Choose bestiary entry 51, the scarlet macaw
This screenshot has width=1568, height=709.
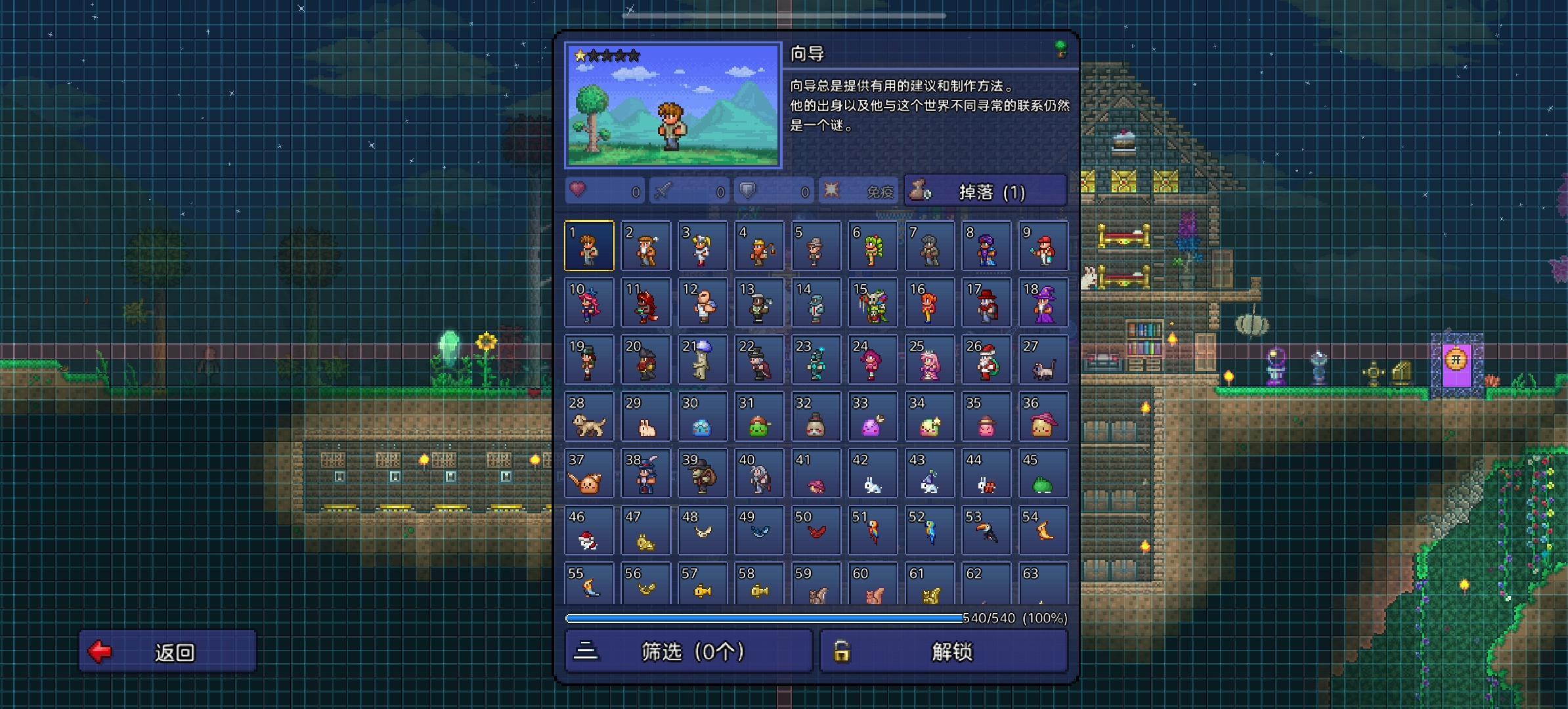(873, 530)
